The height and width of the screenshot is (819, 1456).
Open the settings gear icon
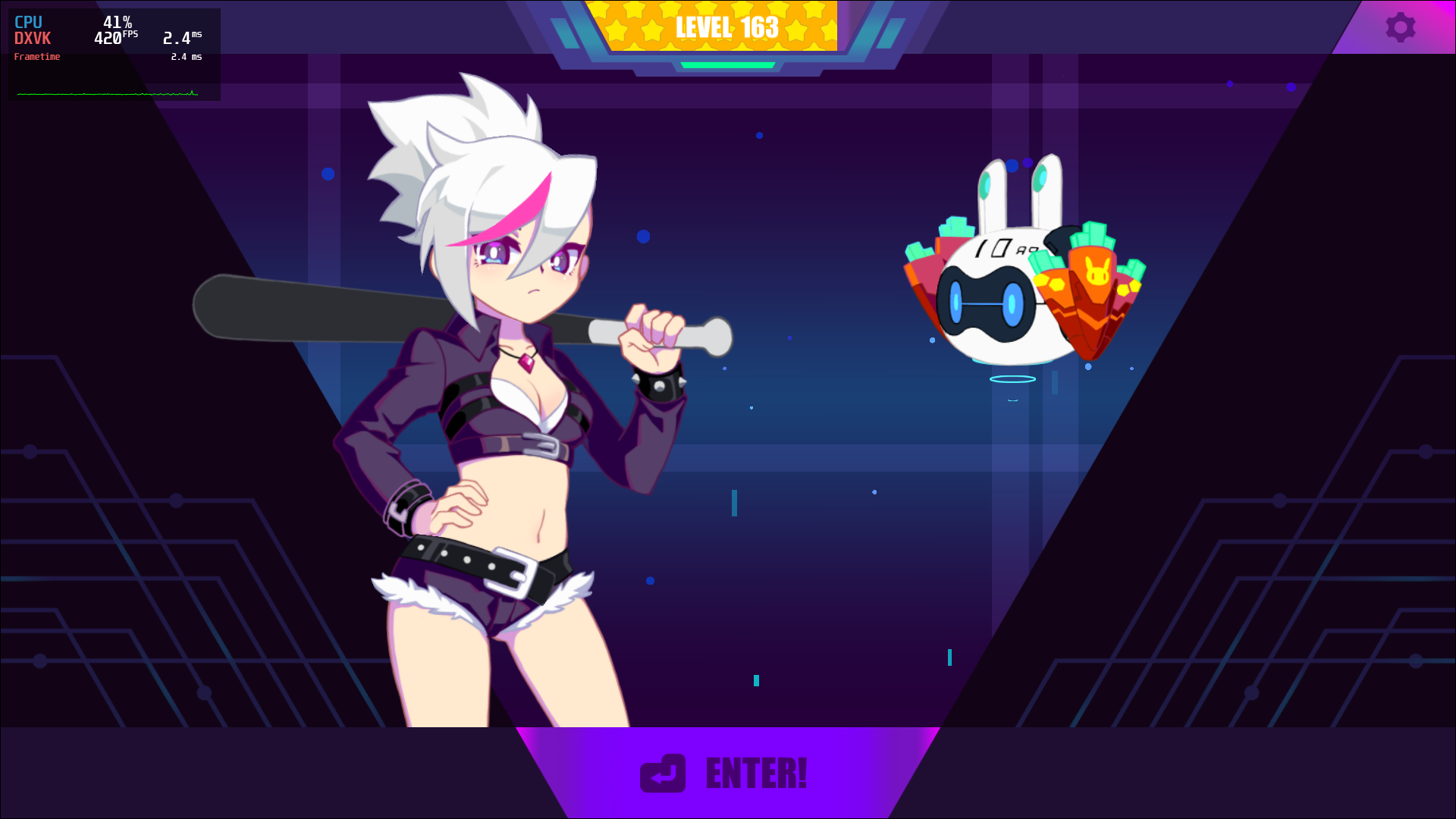click(1400, 27)
